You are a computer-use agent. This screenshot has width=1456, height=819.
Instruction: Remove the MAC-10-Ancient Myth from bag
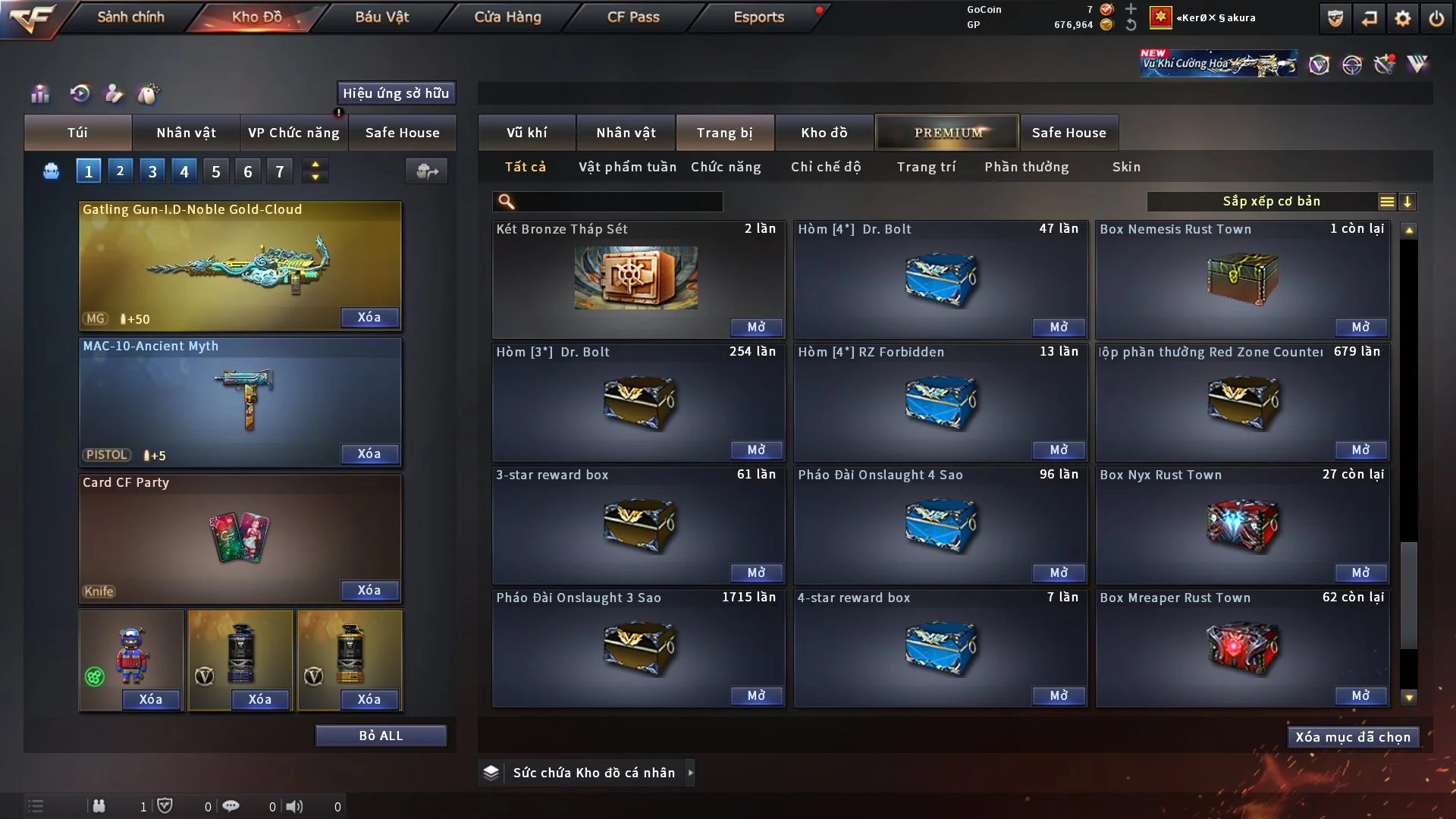369,453
